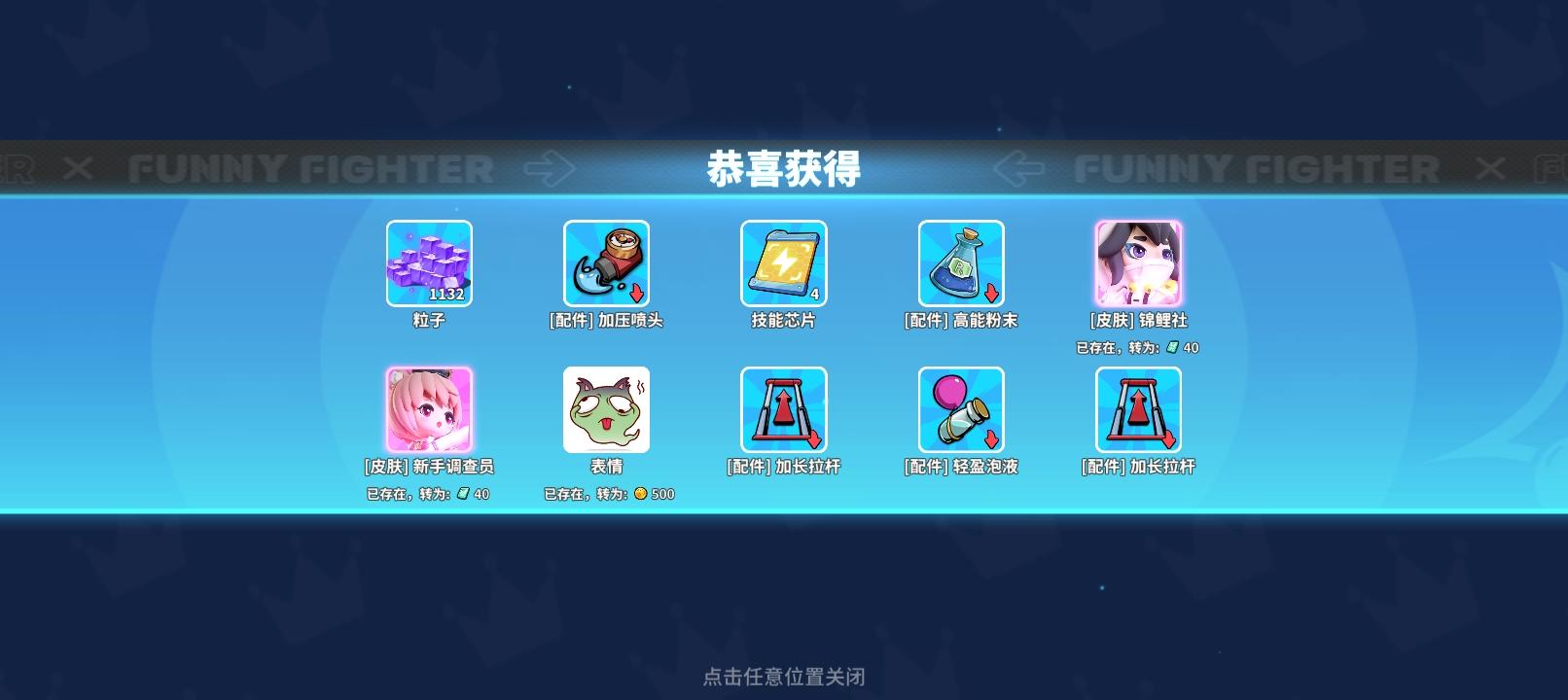Click the left FUNNY FIGHTER banner text
Screen dimensions: 1568x700
tap(313, 167)
